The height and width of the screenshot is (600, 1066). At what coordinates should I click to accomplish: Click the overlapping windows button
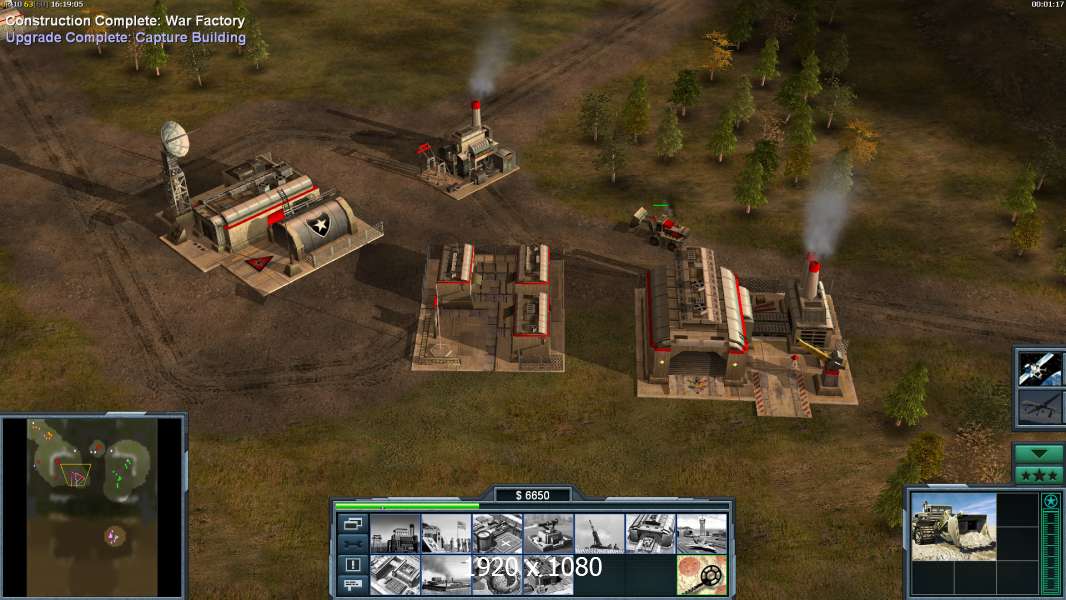point(352,523)
